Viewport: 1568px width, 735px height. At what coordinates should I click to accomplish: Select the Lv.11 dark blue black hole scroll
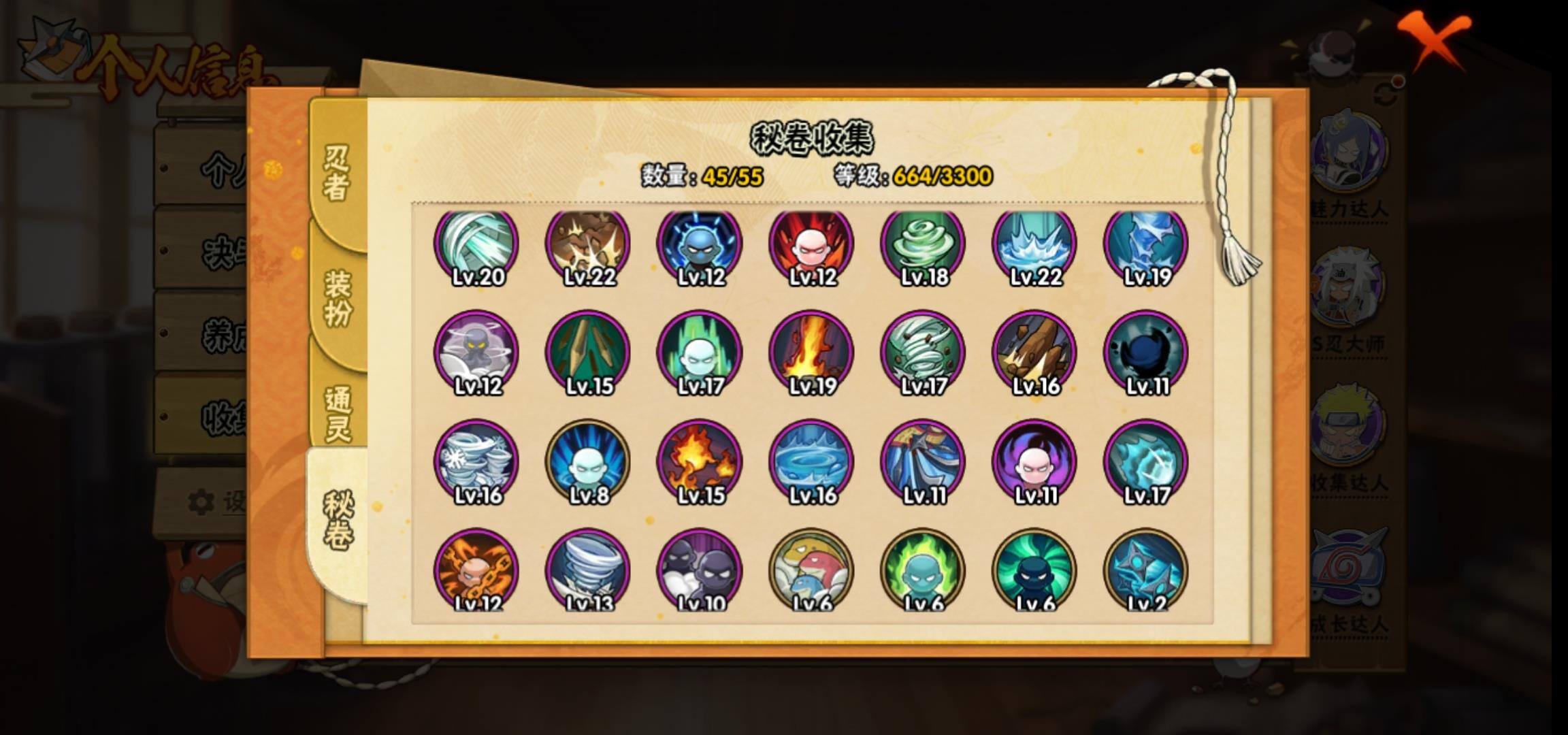1146,353
